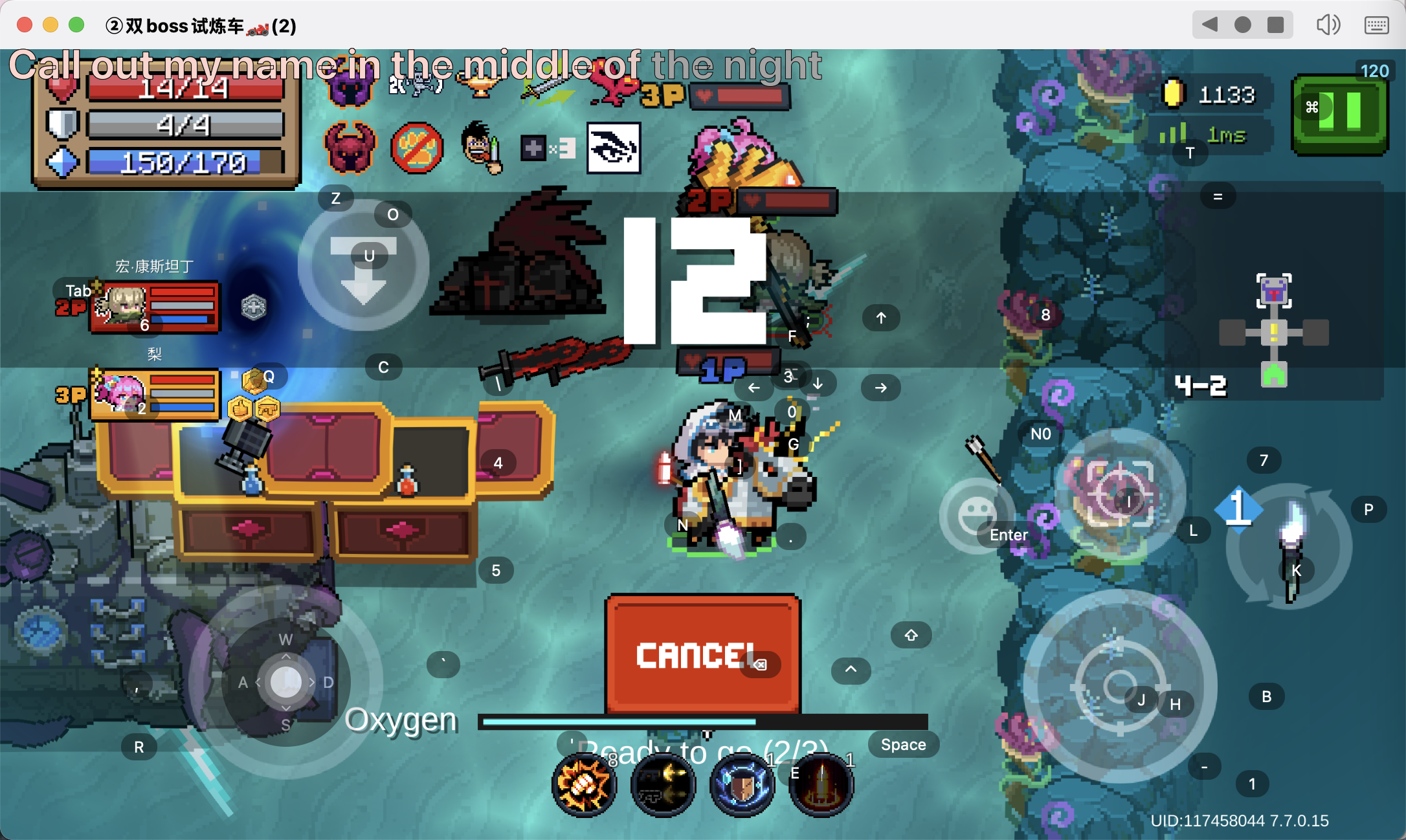The height and width of the screenshot is (840, 1406).
Task: Click the eye spectate icon in the buff bar
Action: pos(614,149)
